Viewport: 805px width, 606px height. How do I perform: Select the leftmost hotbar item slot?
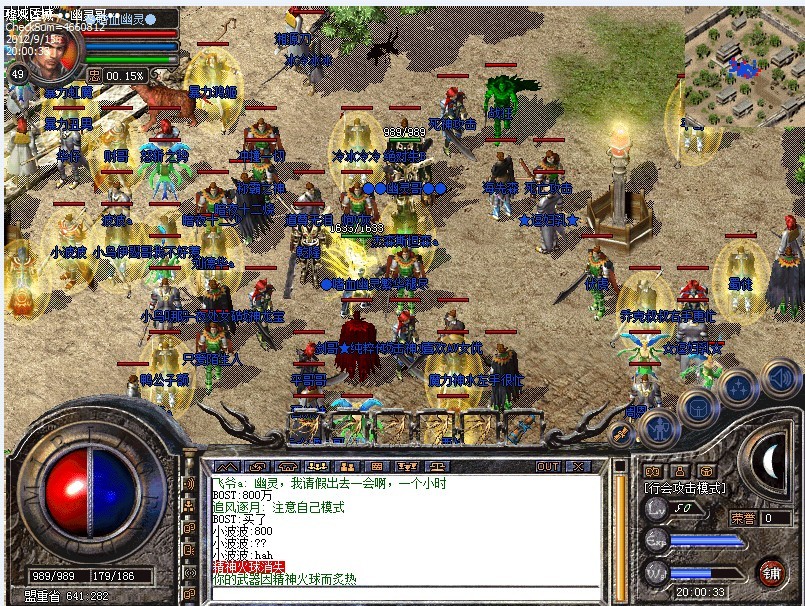point(304,427)
